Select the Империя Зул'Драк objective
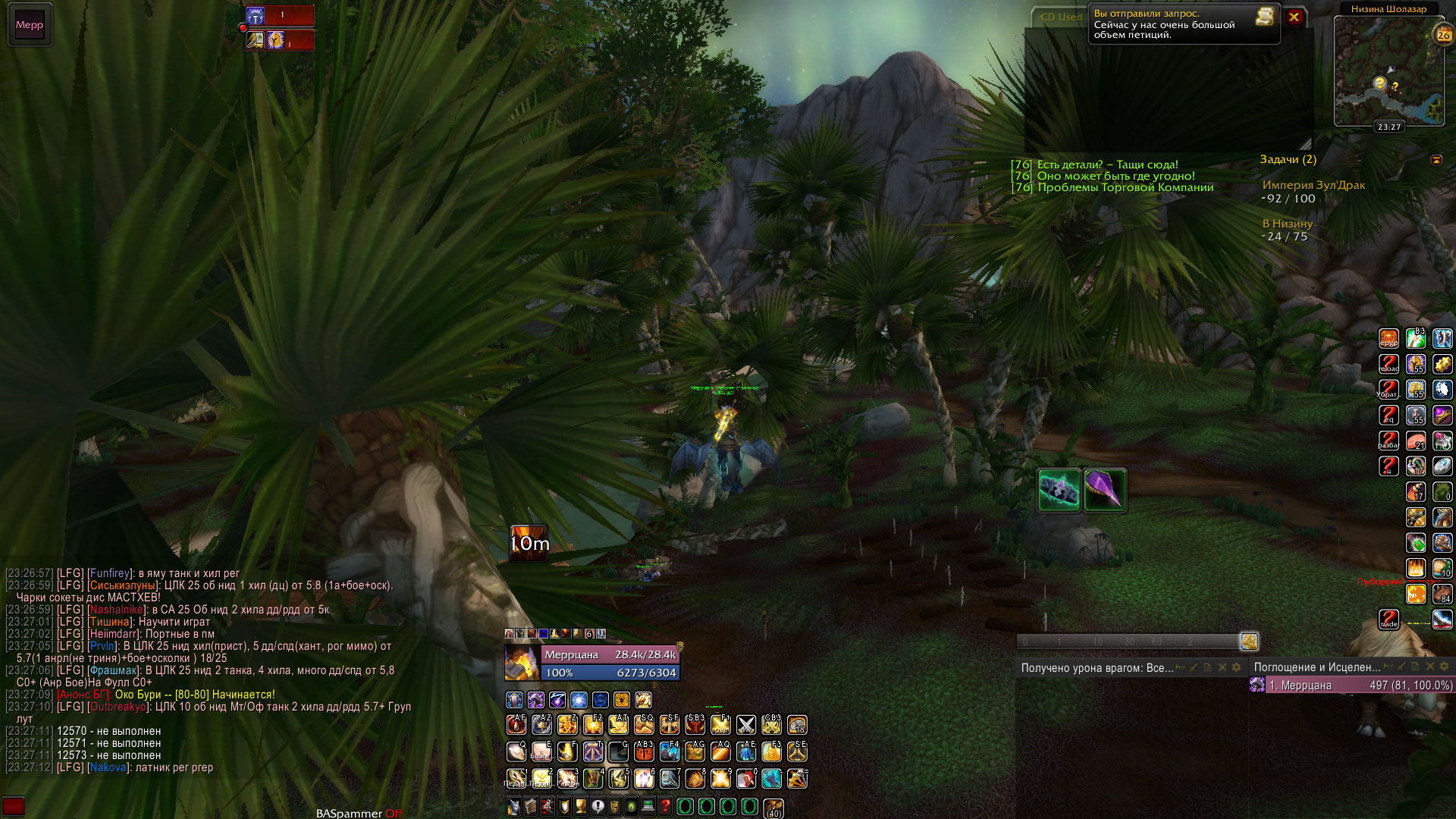 pos(1313,185)
